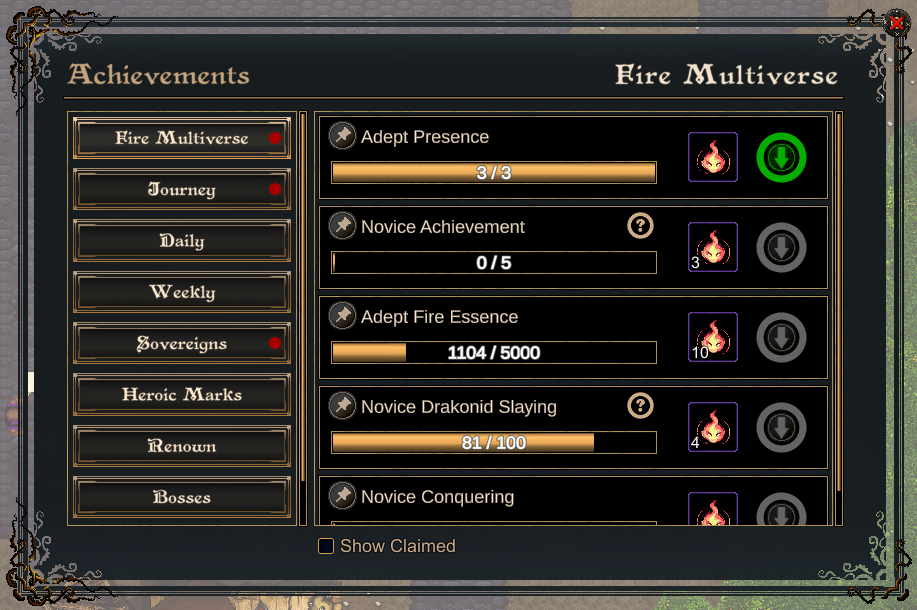Claim the Adept Presence reward

781,158
